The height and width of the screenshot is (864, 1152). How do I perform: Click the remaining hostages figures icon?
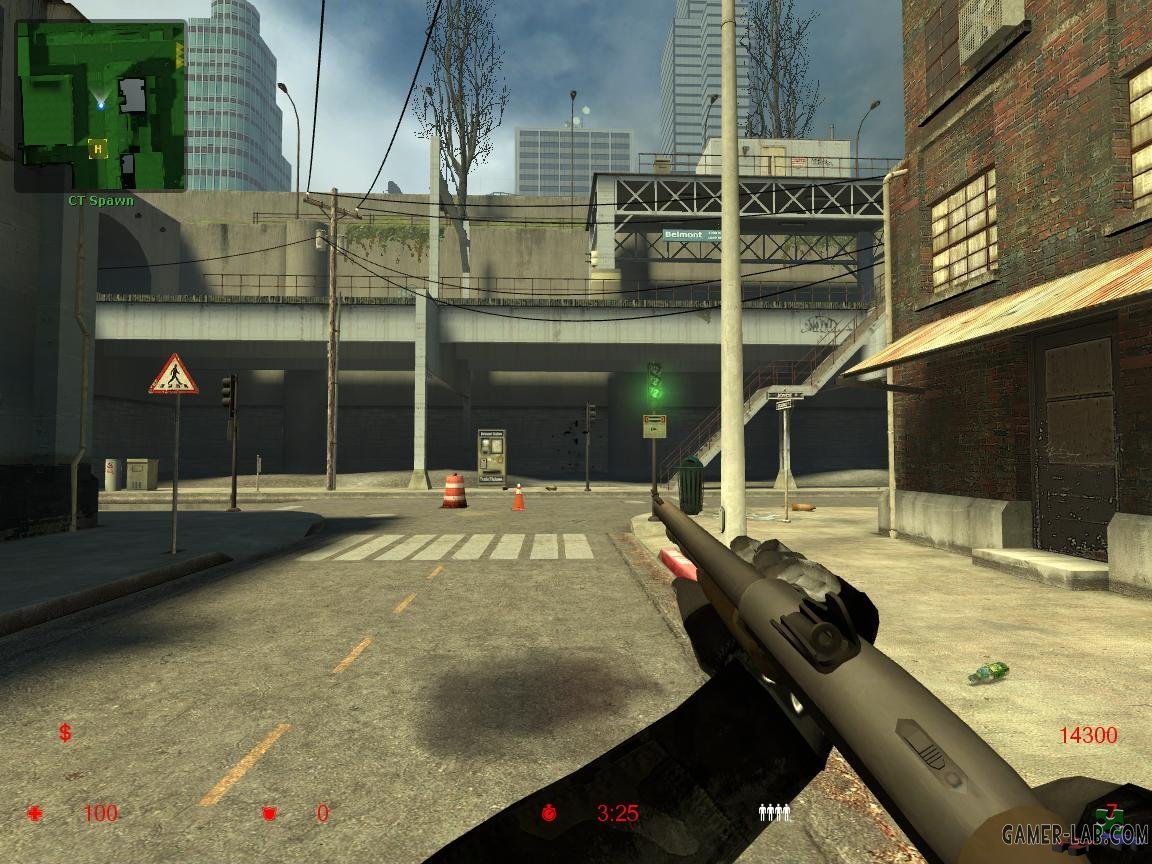[x=775, y=813]
